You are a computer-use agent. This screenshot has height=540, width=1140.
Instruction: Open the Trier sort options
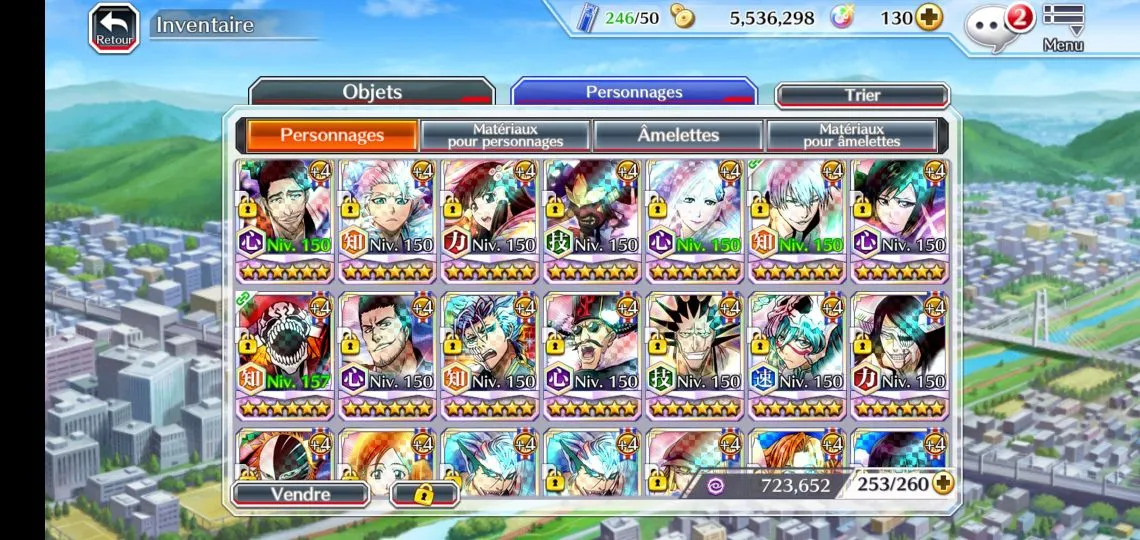[862, 95]
